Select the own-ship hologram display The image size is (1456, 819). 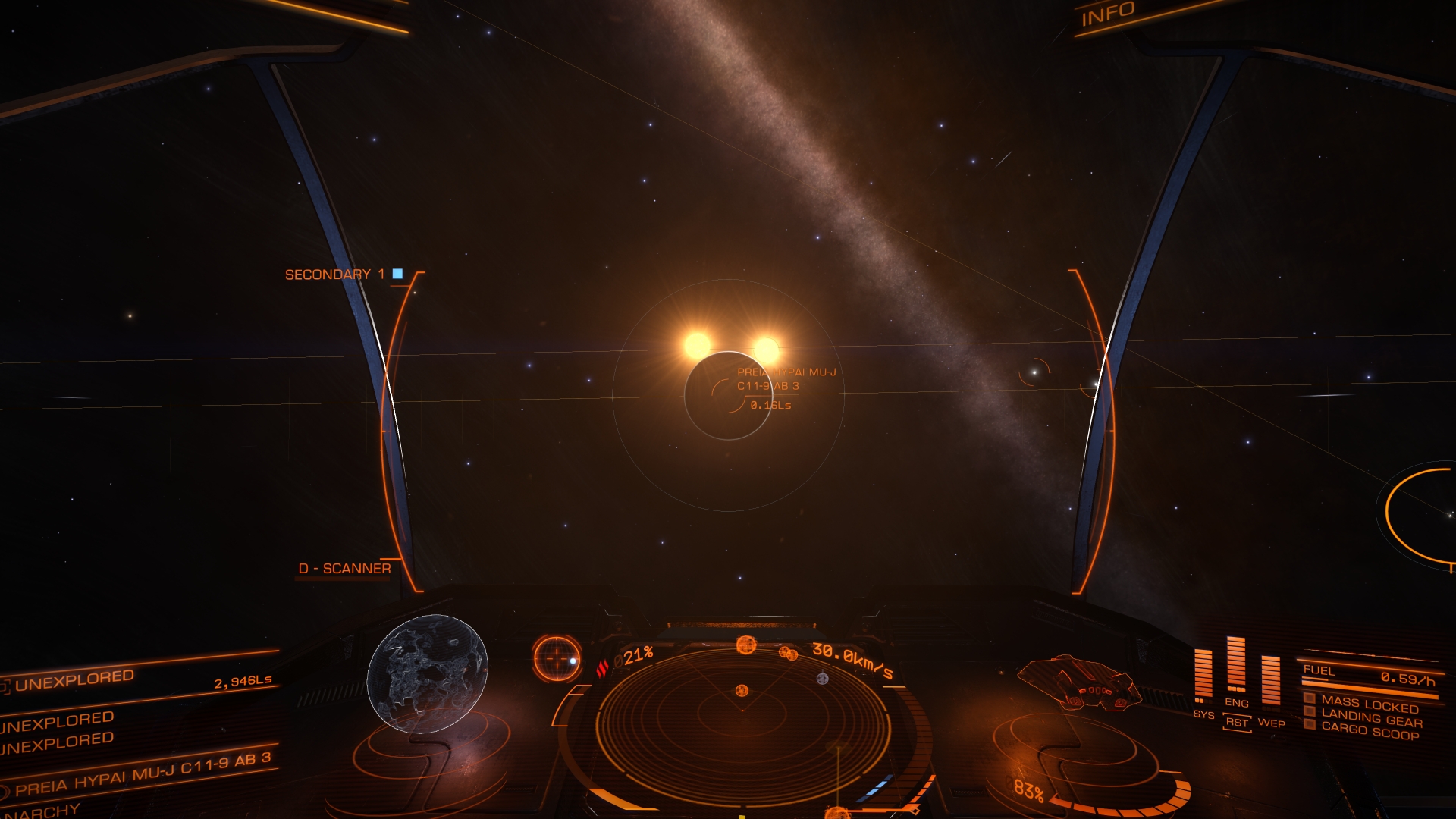(1079, 682)
